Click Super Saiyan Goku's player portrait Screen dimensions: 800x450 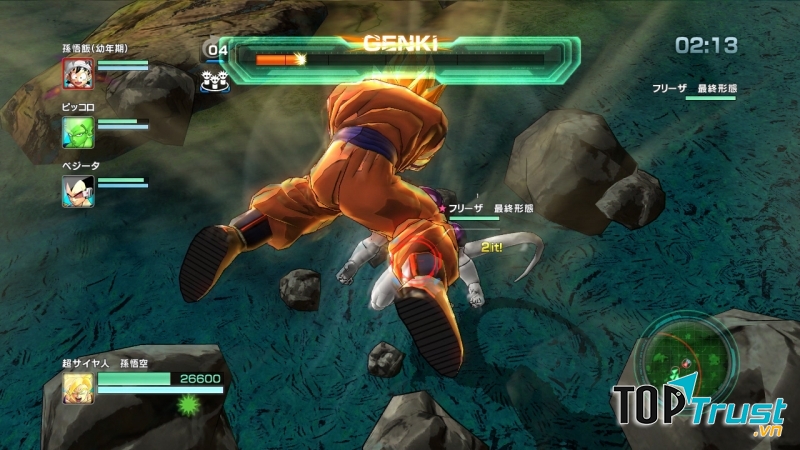78,387
